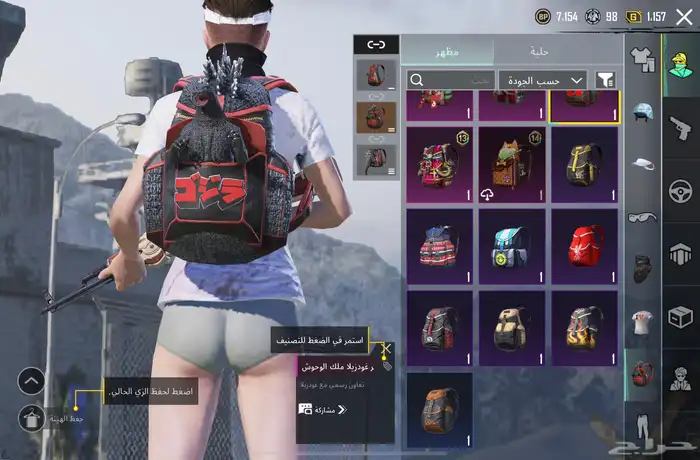Open the pistol weapons section
This screenshot has height=460, width=700.
(680, 126)
